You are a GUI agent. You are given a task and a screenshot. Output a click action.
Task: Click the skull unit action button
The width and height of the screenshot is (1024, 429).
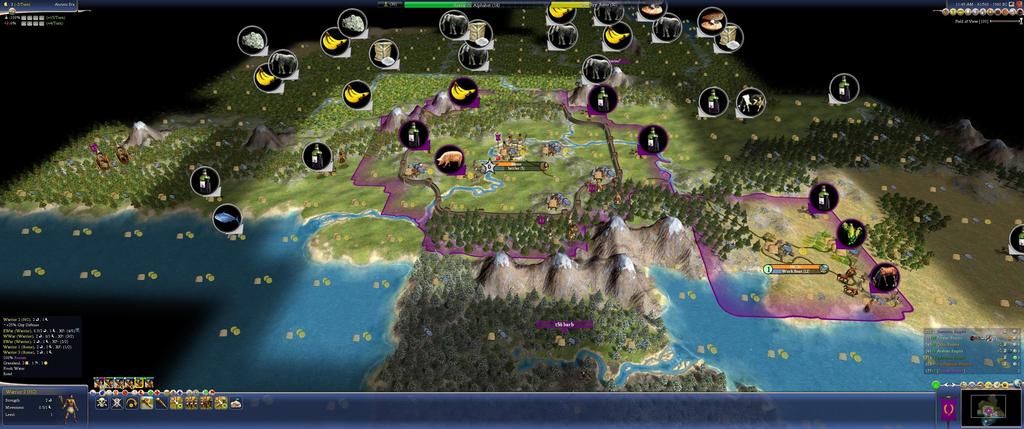102,403
